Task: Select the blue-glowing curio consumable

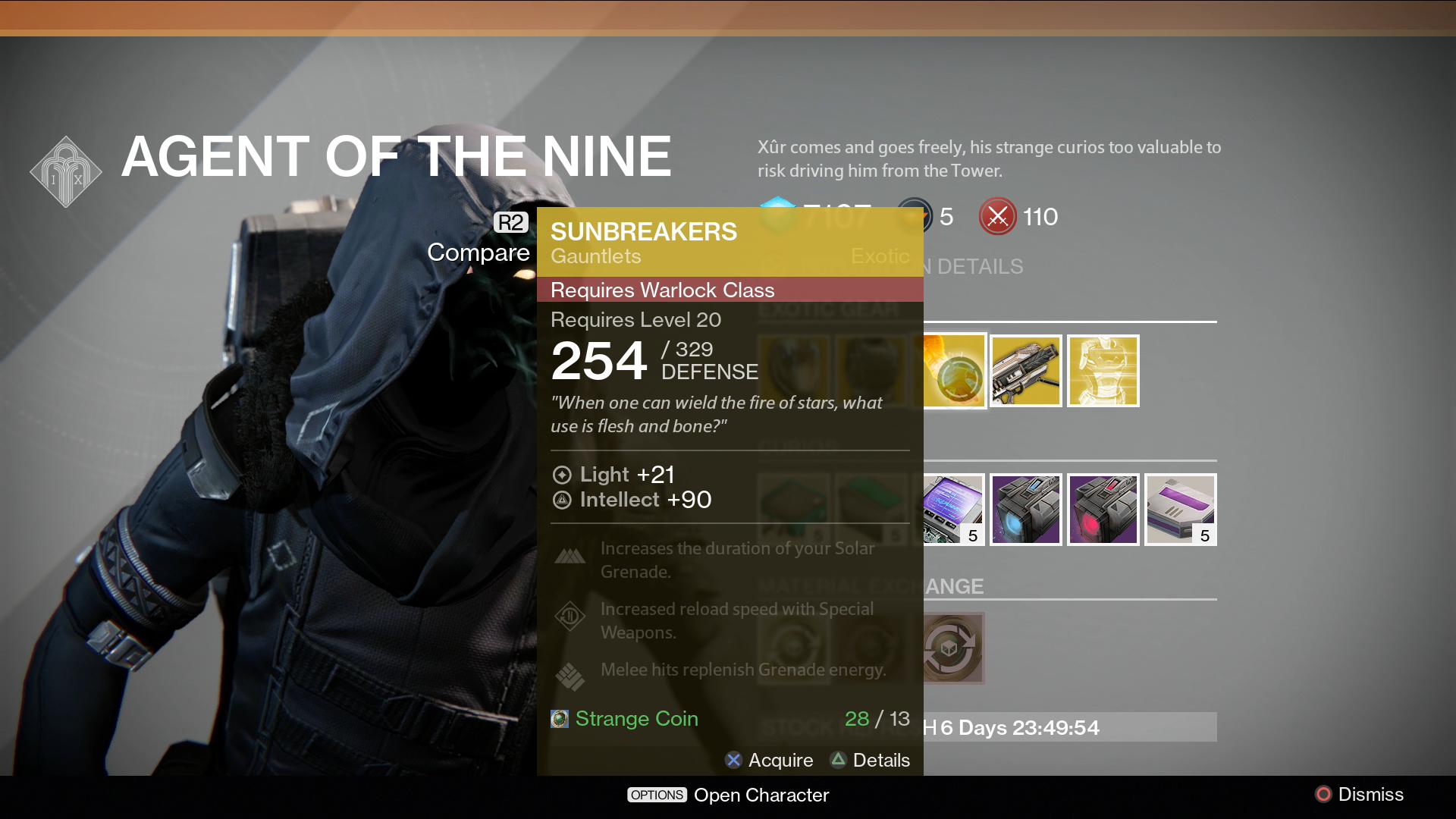Action: coord(1025,509)
